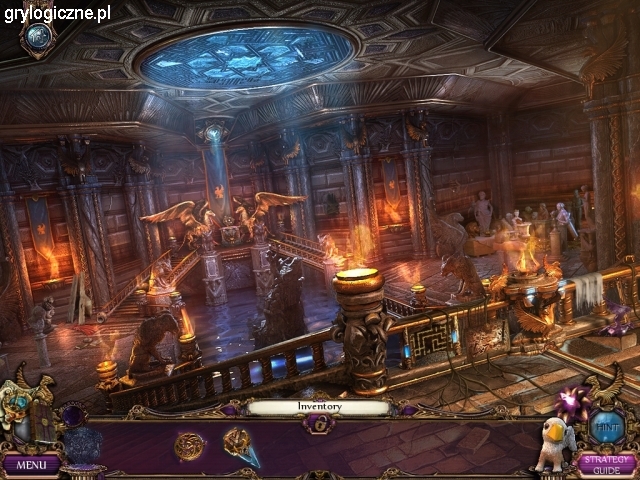Open the MENU button
Image resolution: width=640 pixels, height=480 pixels.
point(30,464)
